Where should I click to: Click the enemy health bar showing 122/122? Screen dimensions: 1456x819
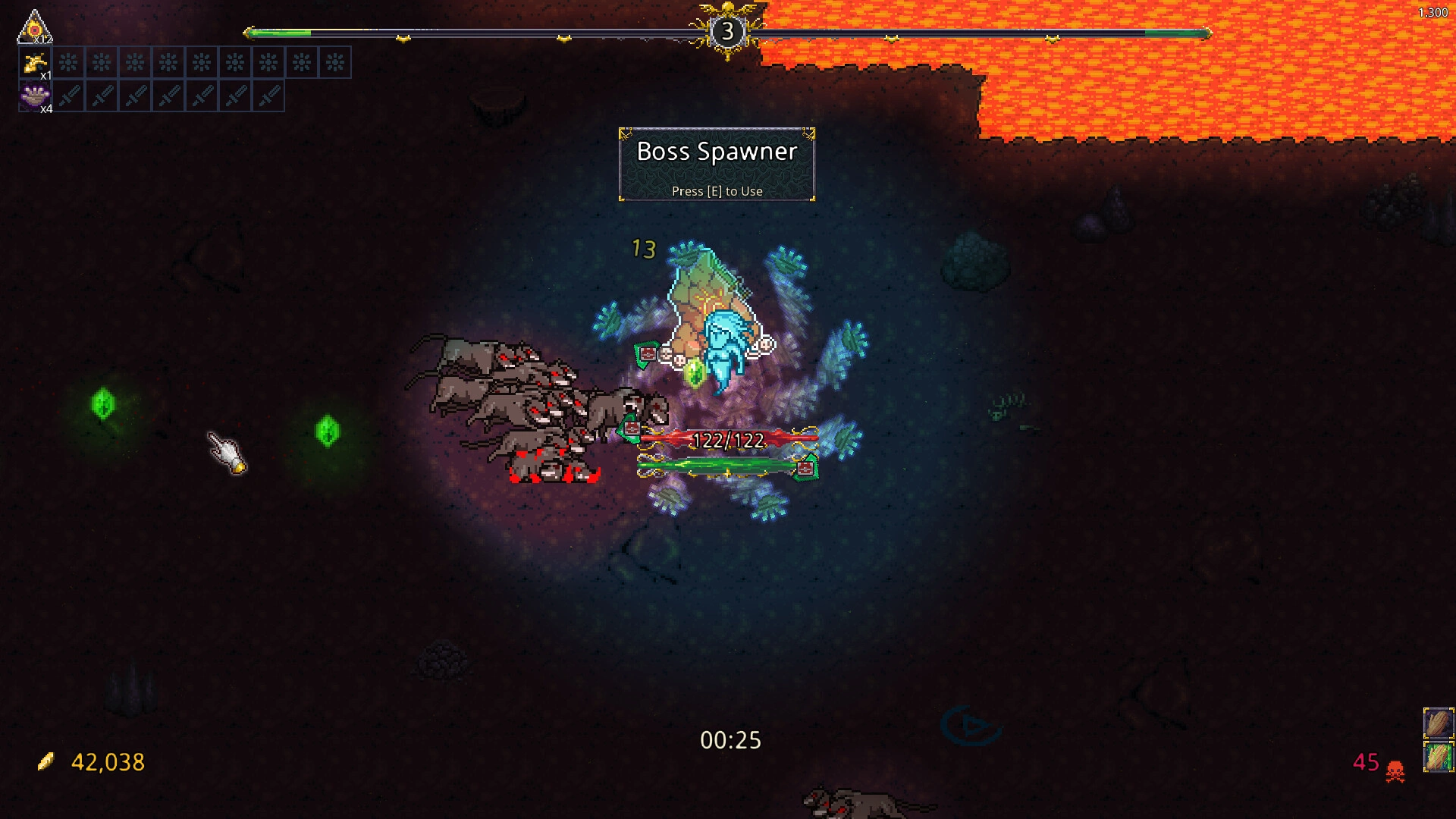[728, 438]
